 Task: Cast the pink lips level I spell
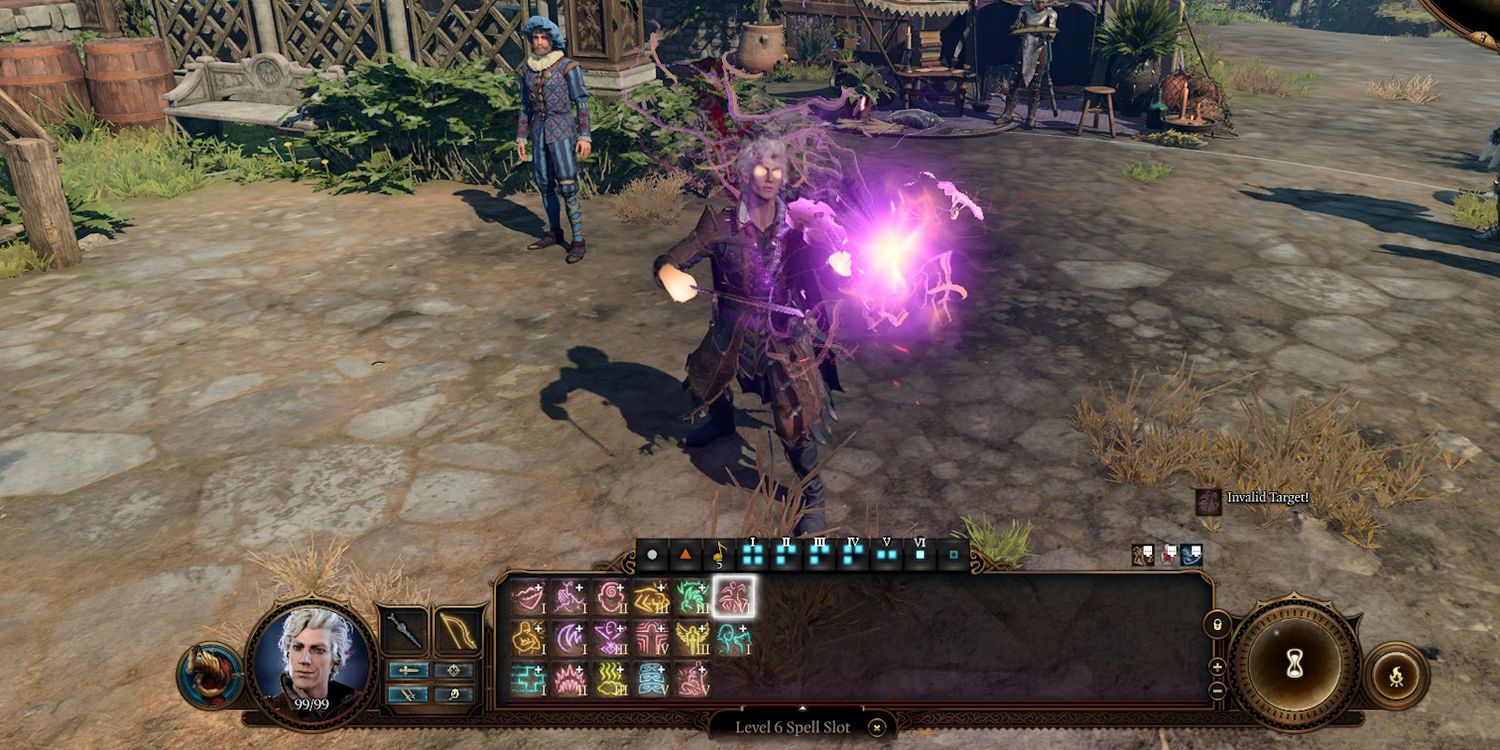[x=529, y=596]
